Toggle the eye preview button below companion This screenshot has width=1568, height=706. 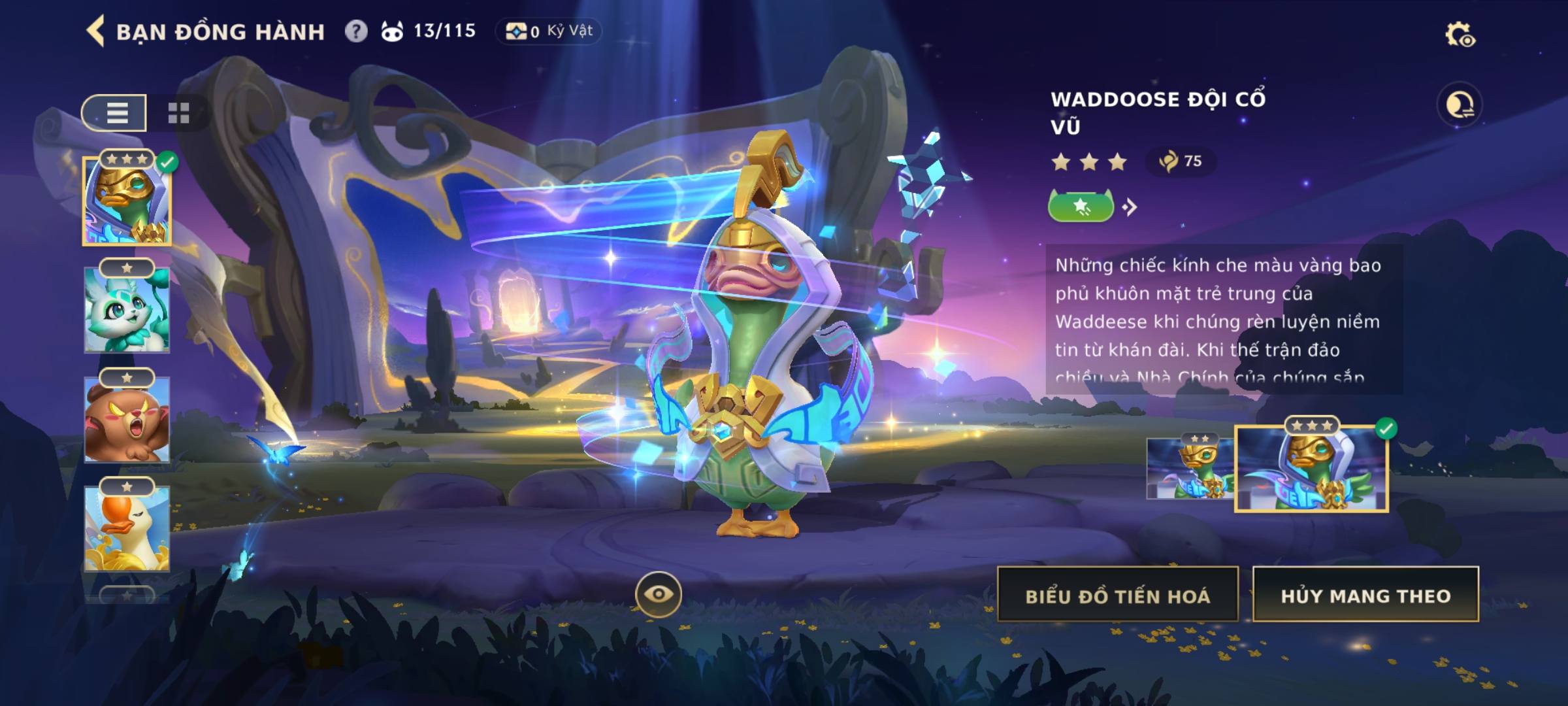(659, 594)
